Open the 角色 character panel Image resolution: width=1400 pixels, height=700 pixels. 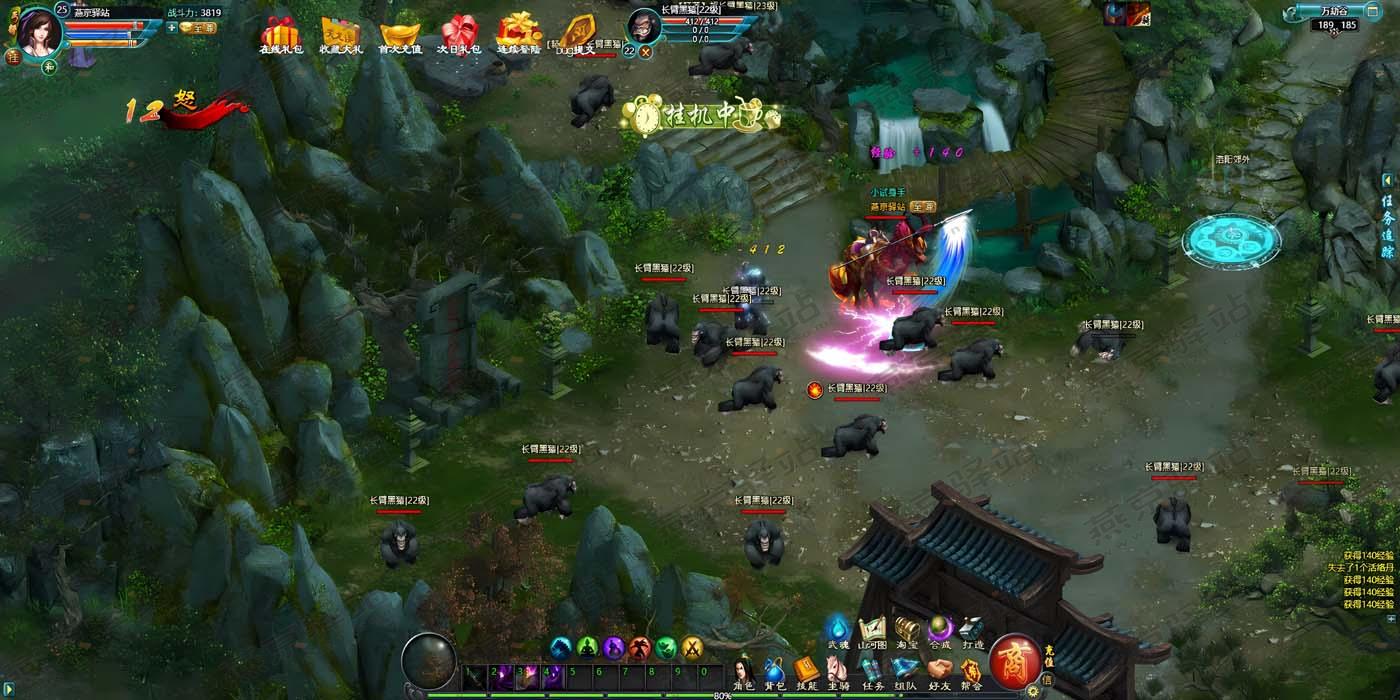tap(744, 671)
